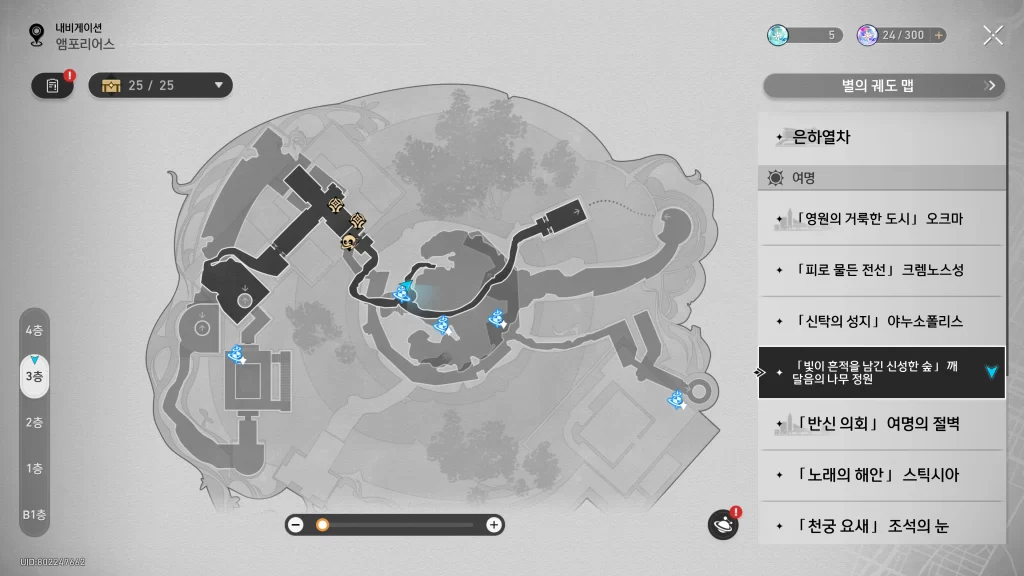
Task: Add trailblaze power with the plus icon
Action: [938, 35]
